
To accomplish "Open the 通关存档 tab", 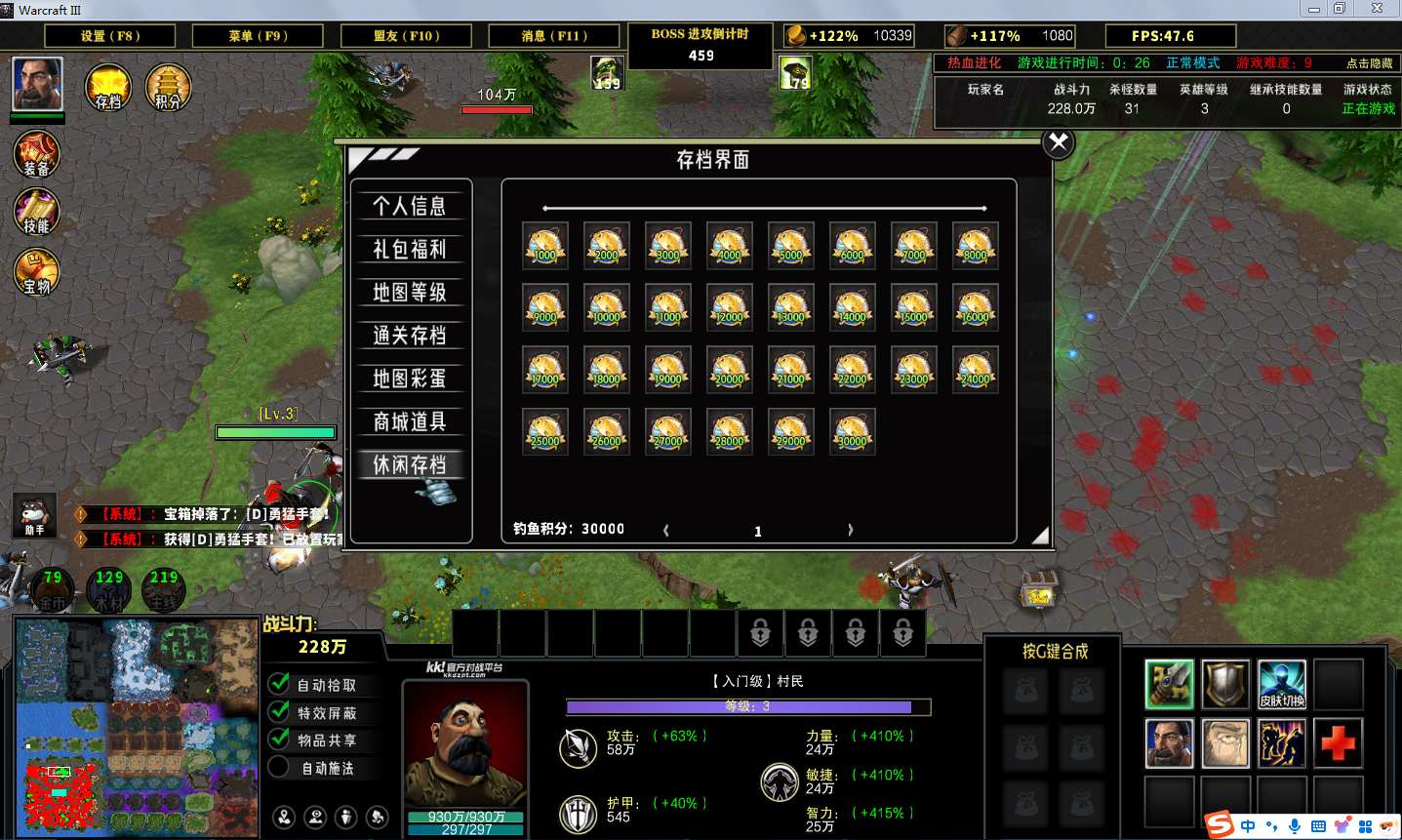I will click(x=410, y=336).
